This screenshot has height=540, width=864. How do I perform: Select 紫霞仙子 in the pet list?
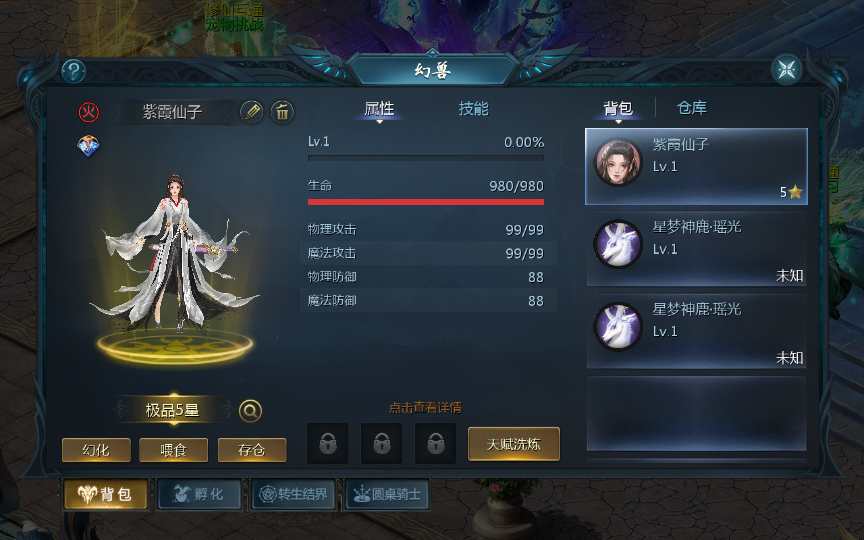click(x=696, y=165)
